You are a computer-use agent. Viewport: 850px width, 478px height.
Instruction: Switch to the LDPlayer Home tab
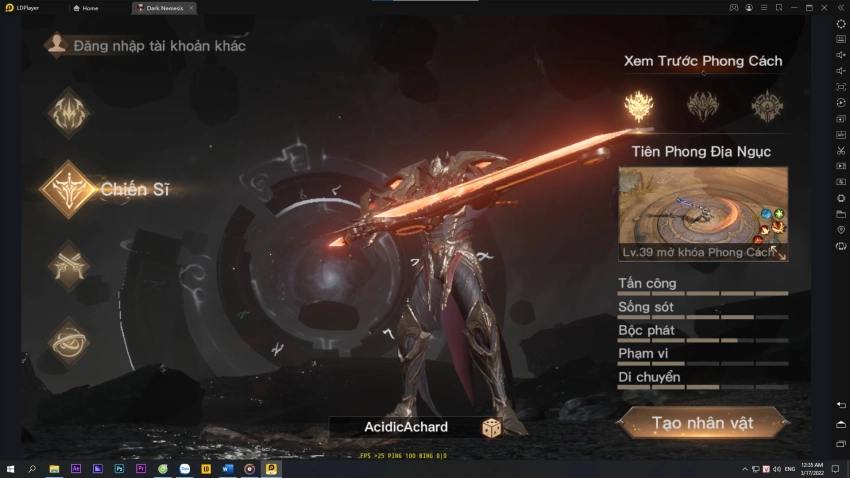[89, 8]
